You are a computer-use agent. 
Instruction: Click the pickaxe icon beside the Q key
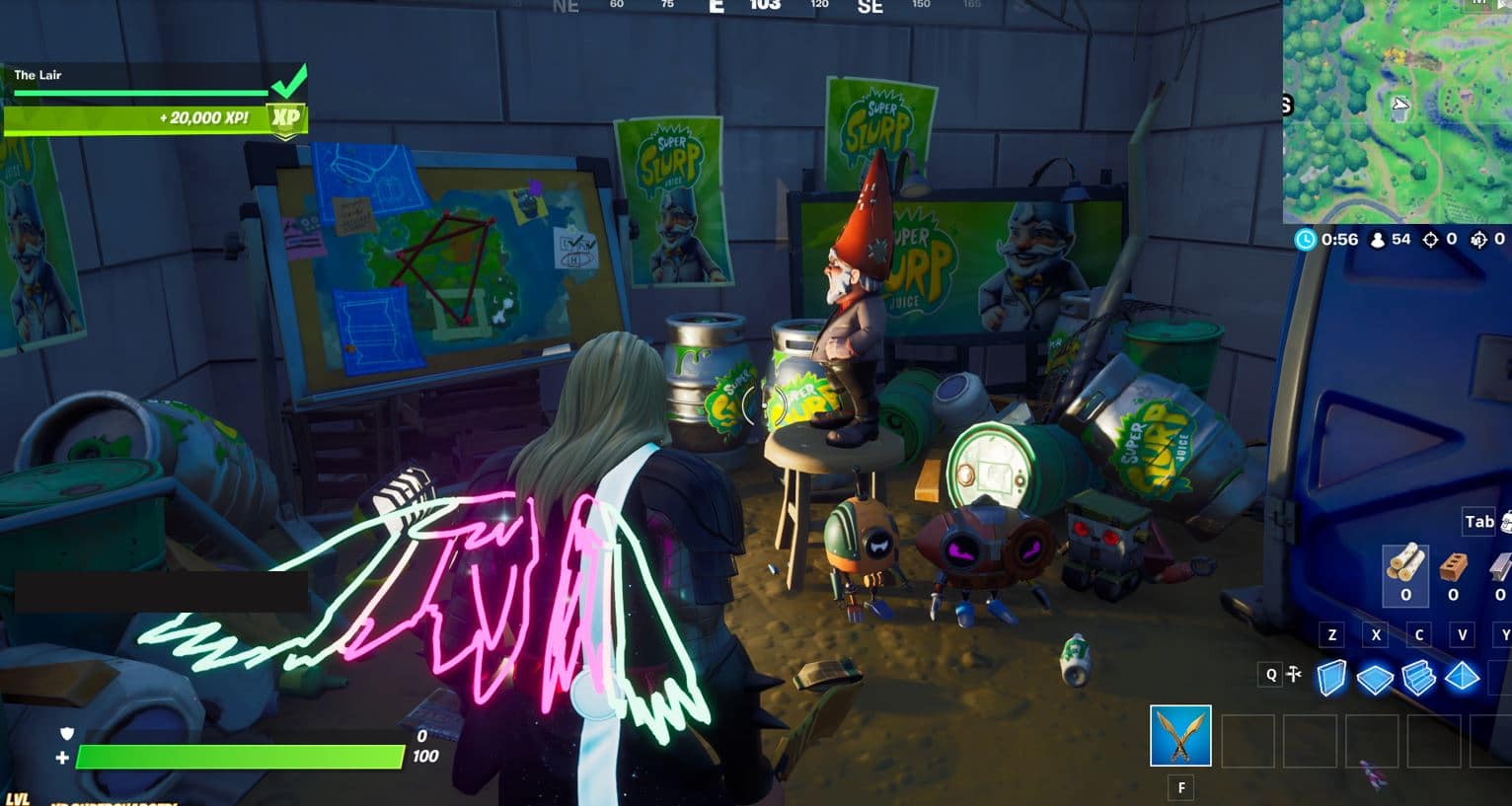coord(1293,675)
